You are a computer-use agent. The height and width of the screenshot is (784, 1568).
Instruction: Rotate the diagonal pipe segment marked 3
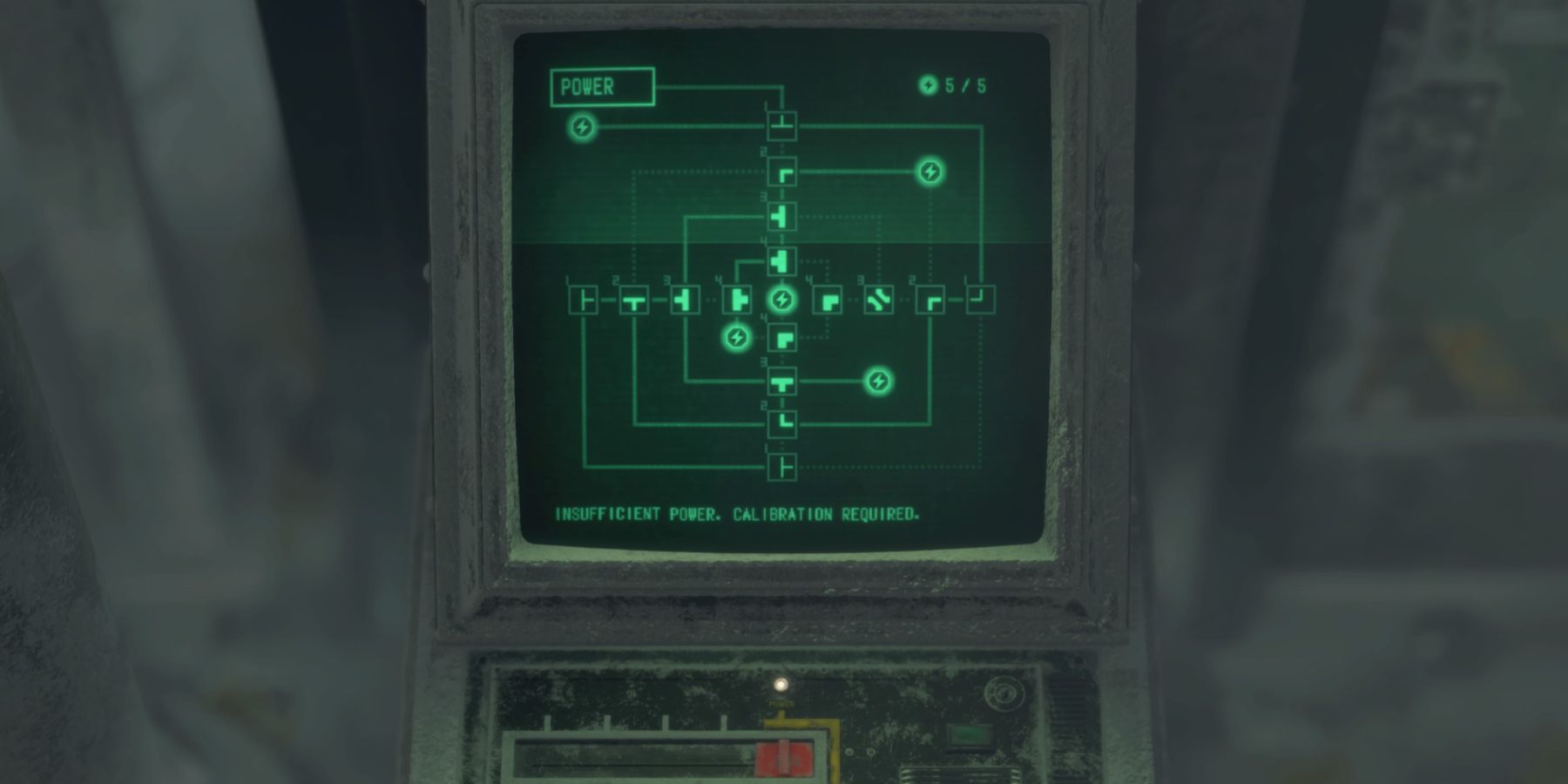tap(880, 301)
